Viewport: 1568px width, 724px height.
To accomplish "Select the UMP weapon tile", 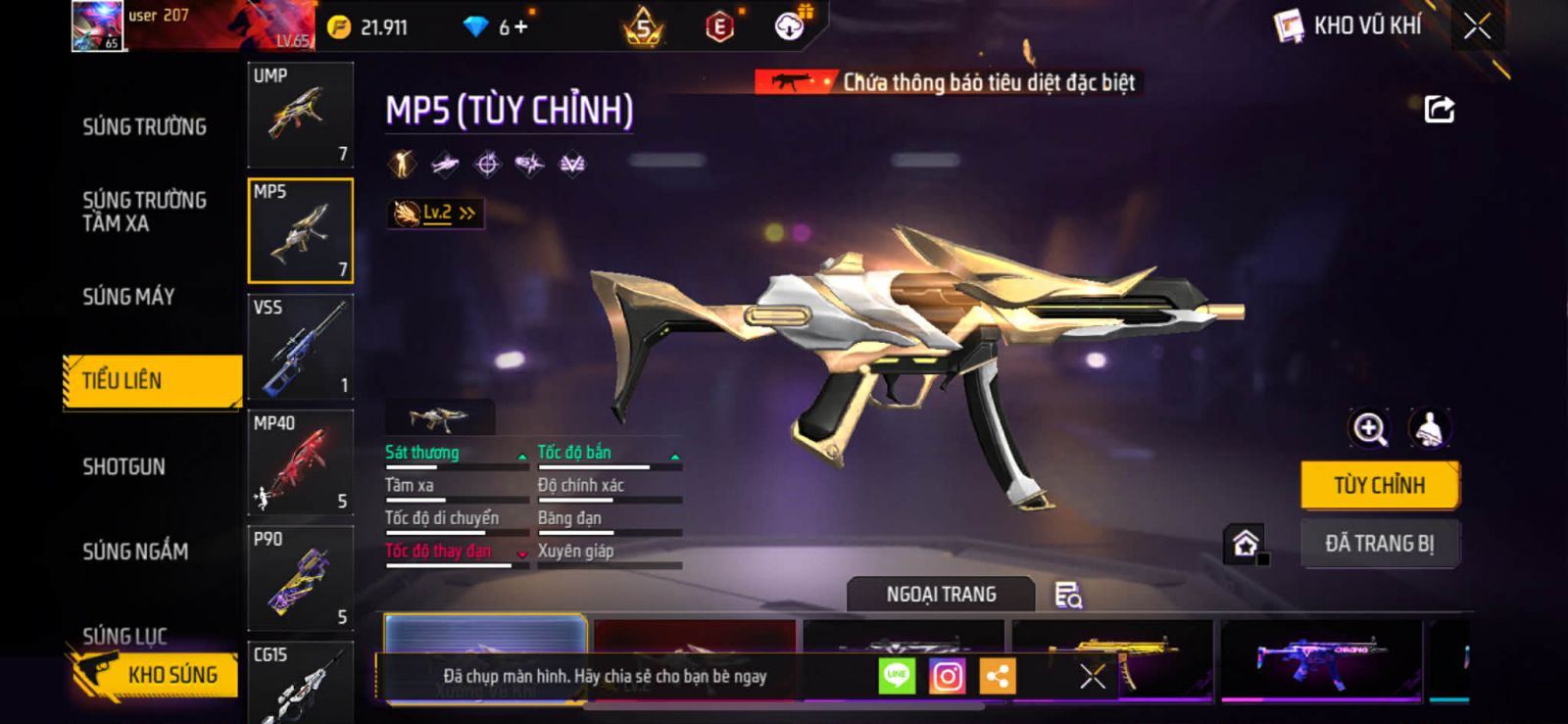I will pyautogui.click(x=300, y=116).
